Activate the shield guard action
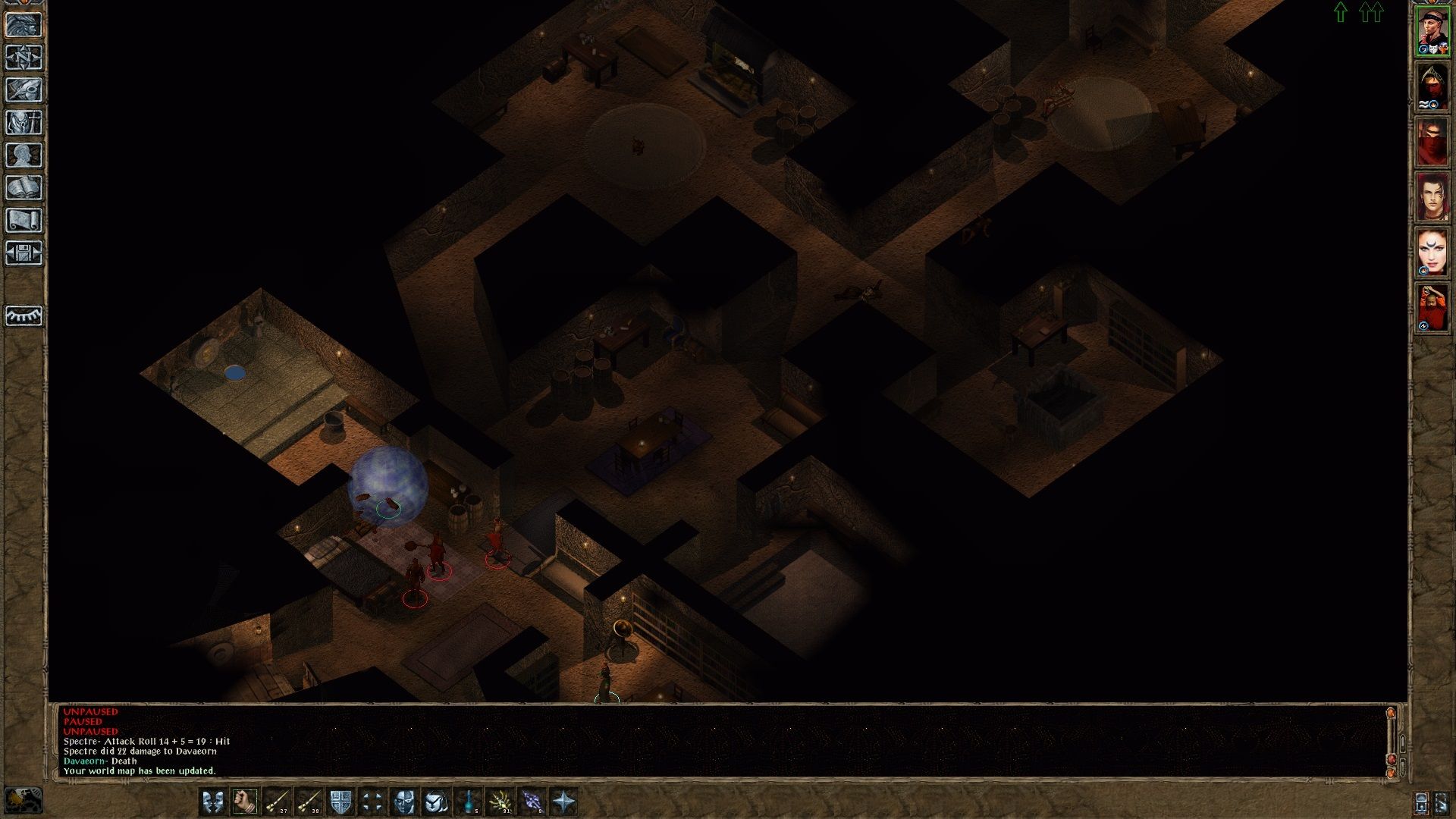 340,801
